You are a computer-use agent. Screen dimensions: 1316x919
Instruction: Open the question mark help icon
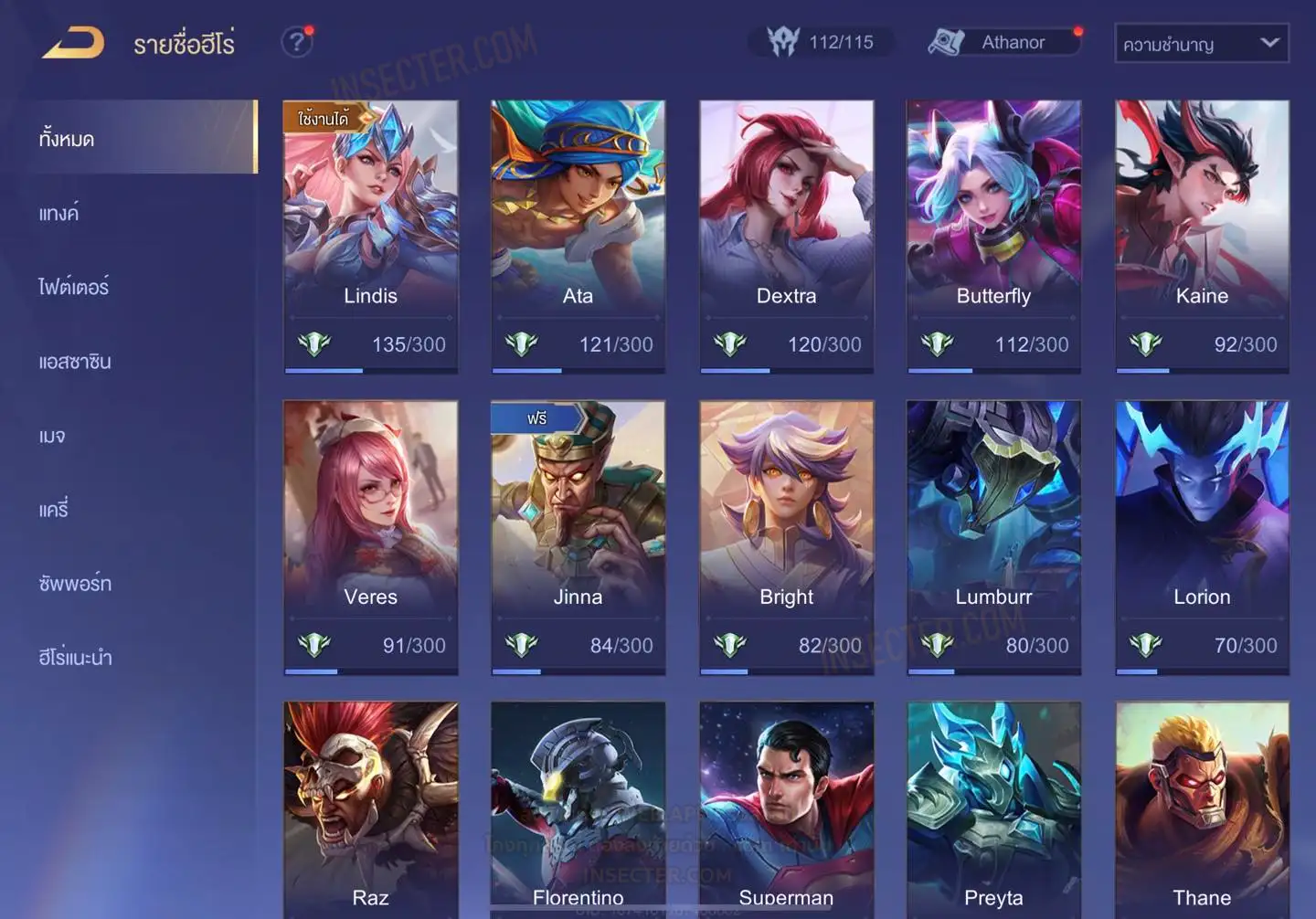(x=296, y=42)
